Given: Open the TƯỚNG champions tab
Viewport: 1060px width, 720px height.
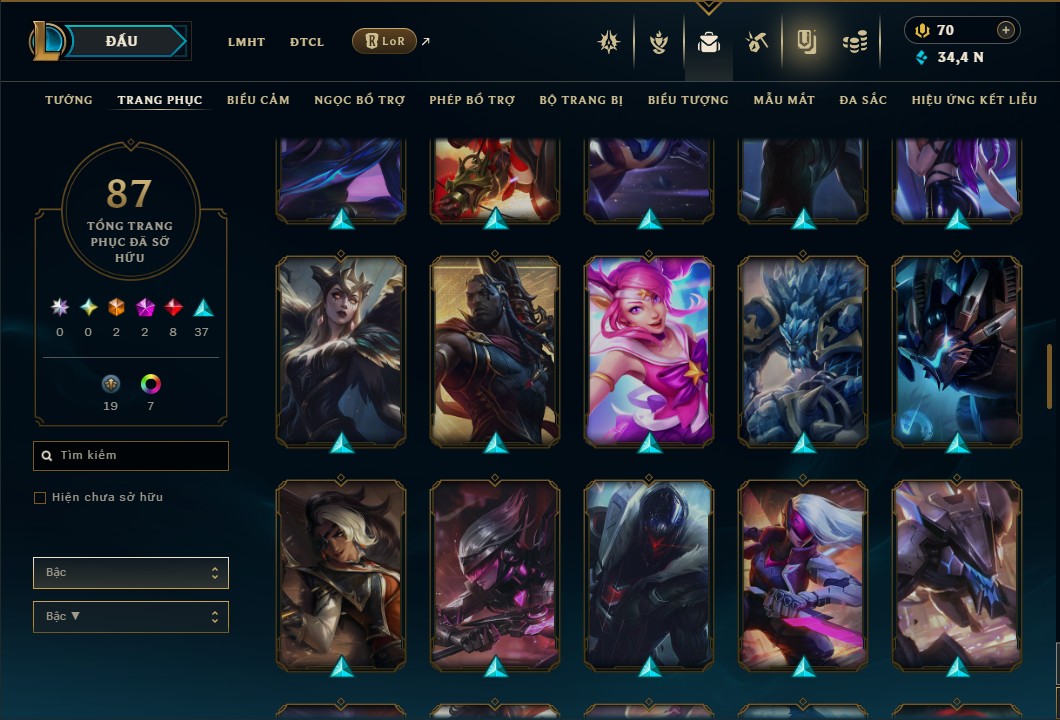Looking at the screenshot, I should point(69,100).
